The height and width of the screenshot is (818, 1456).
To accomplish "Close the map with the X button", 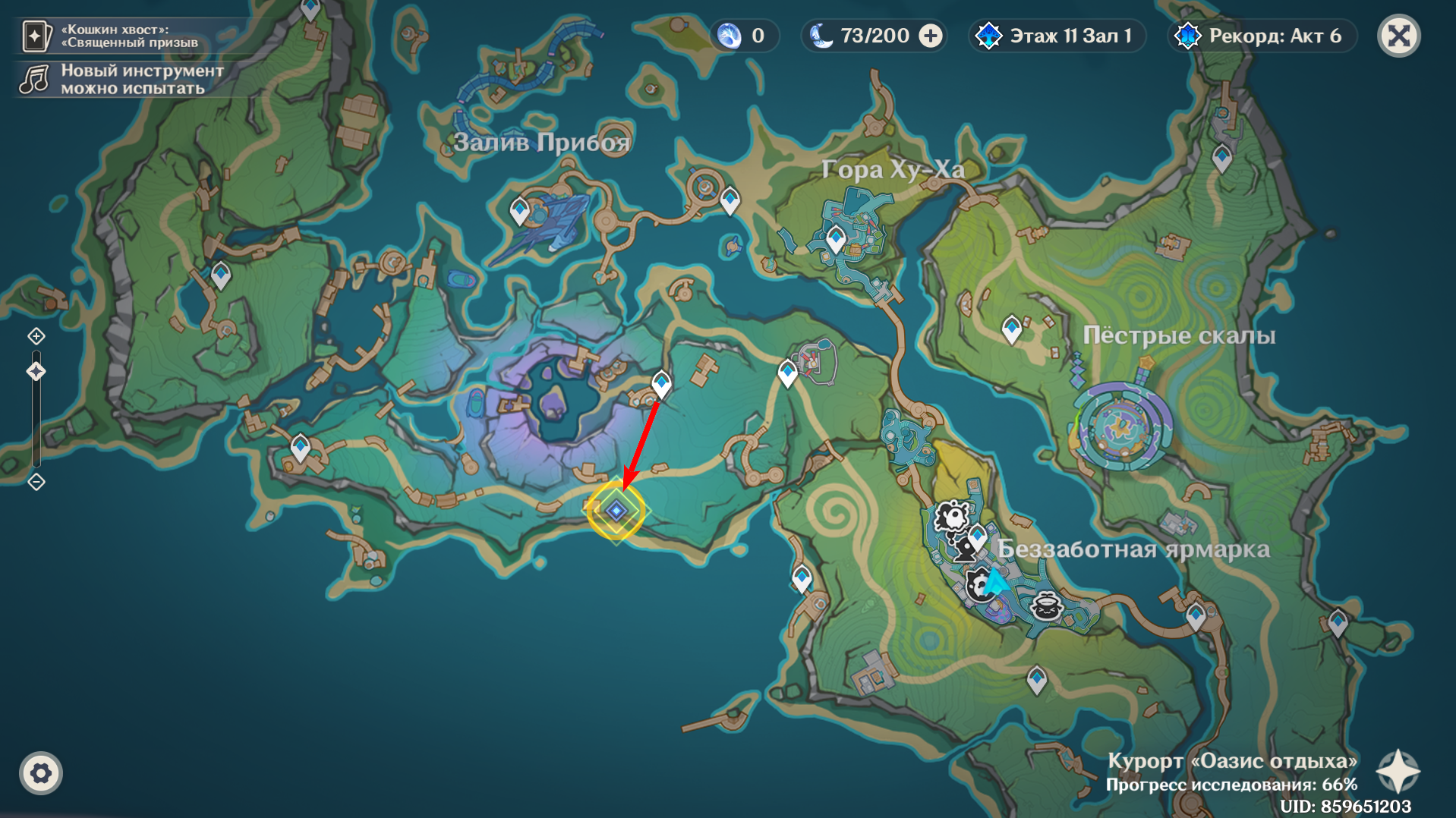I will click(1398, 36).
